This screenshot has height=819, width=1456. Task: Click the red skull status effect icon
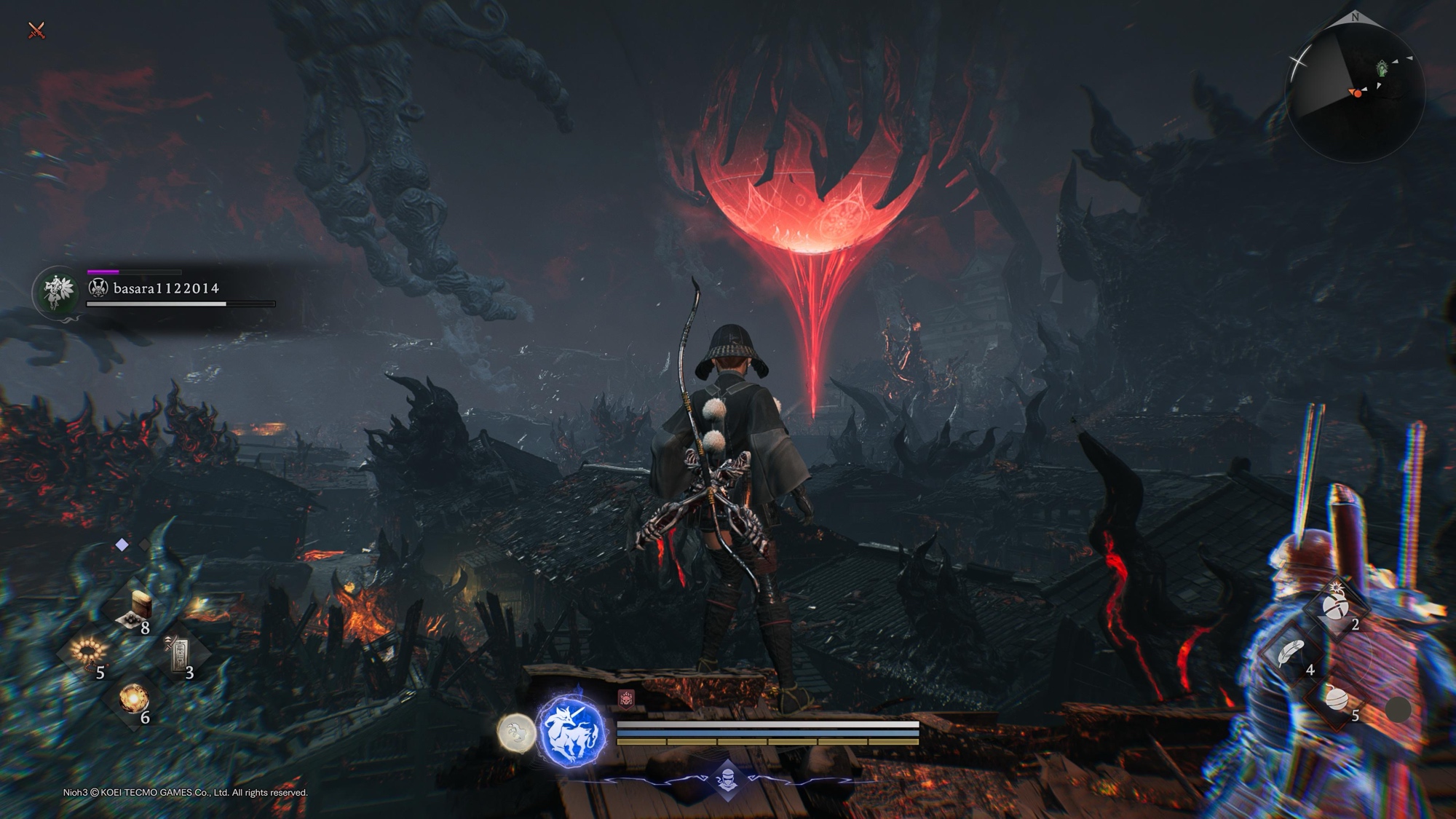[x=626, y=698]
